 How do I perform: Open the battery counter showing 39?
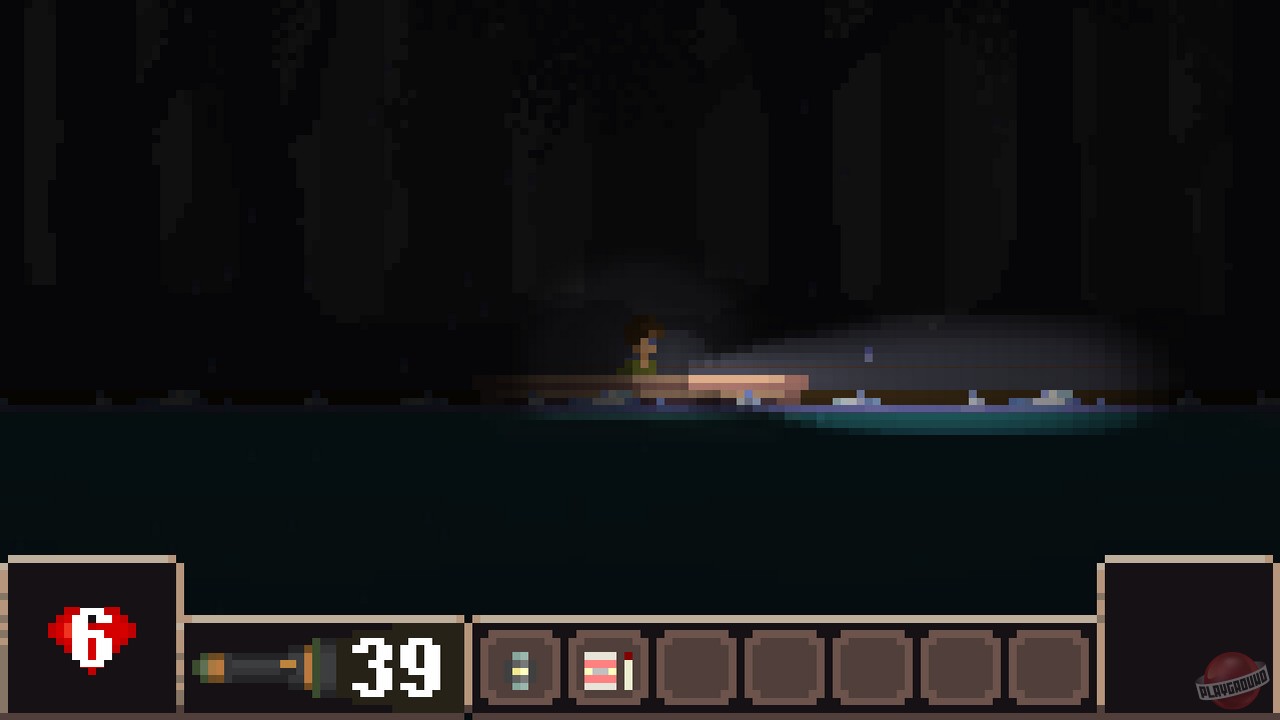397,668
